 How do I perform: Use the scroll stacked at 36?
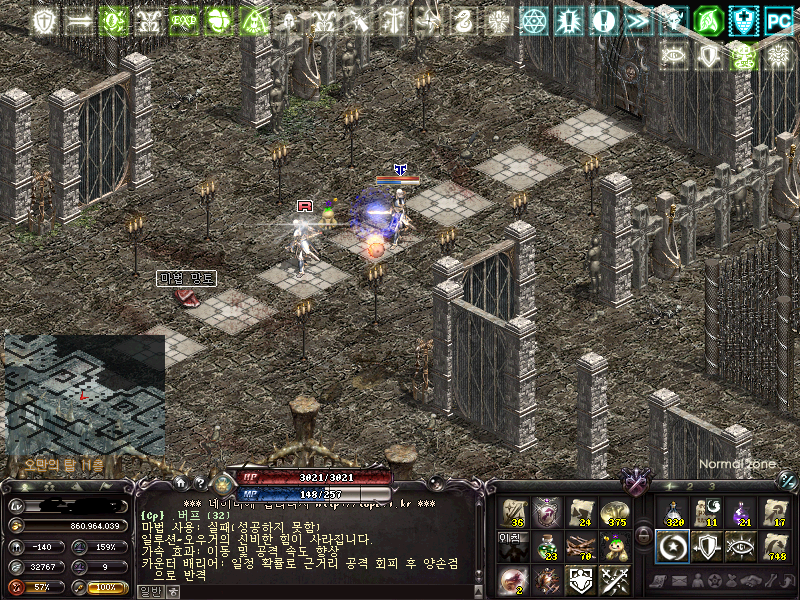click(514, 512)
